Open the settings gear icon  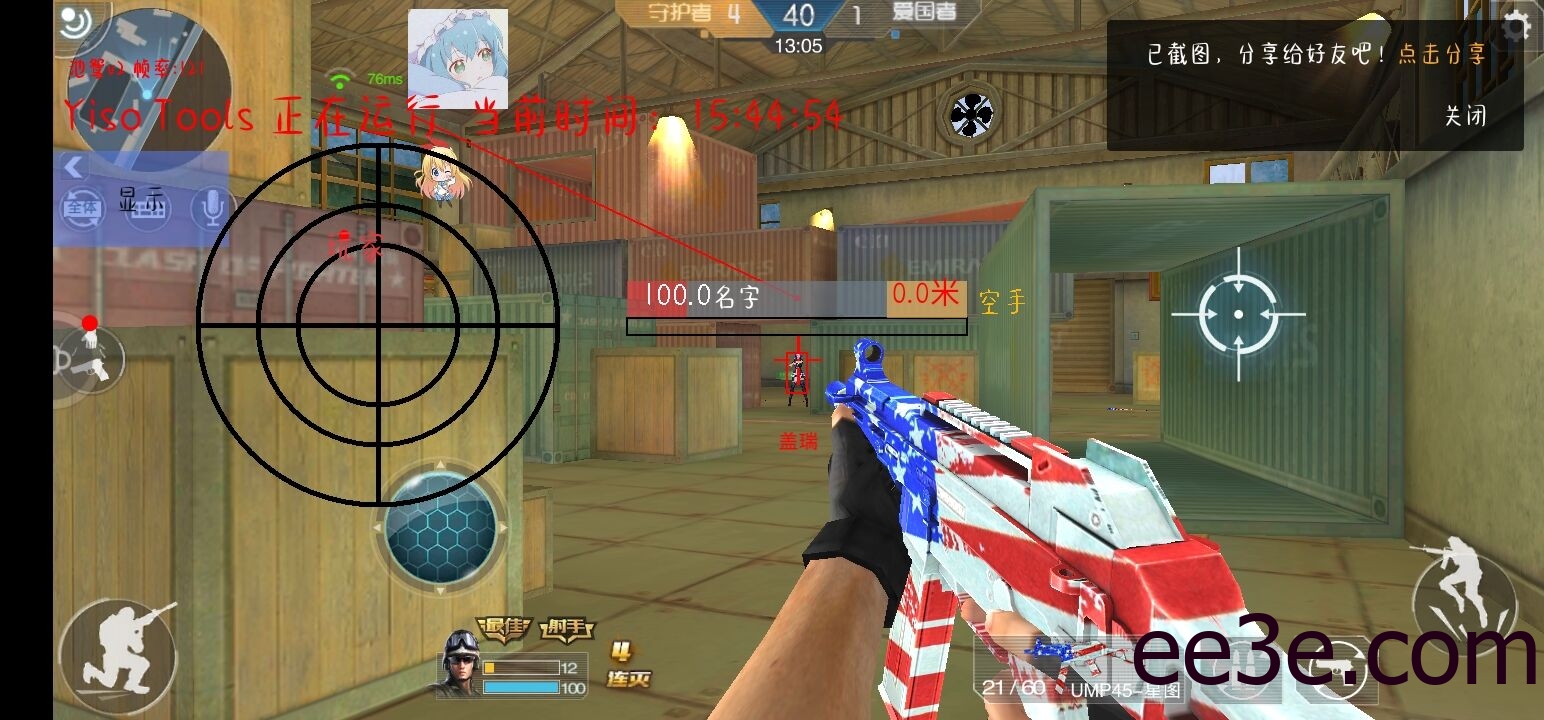[x=1516, y=26]
